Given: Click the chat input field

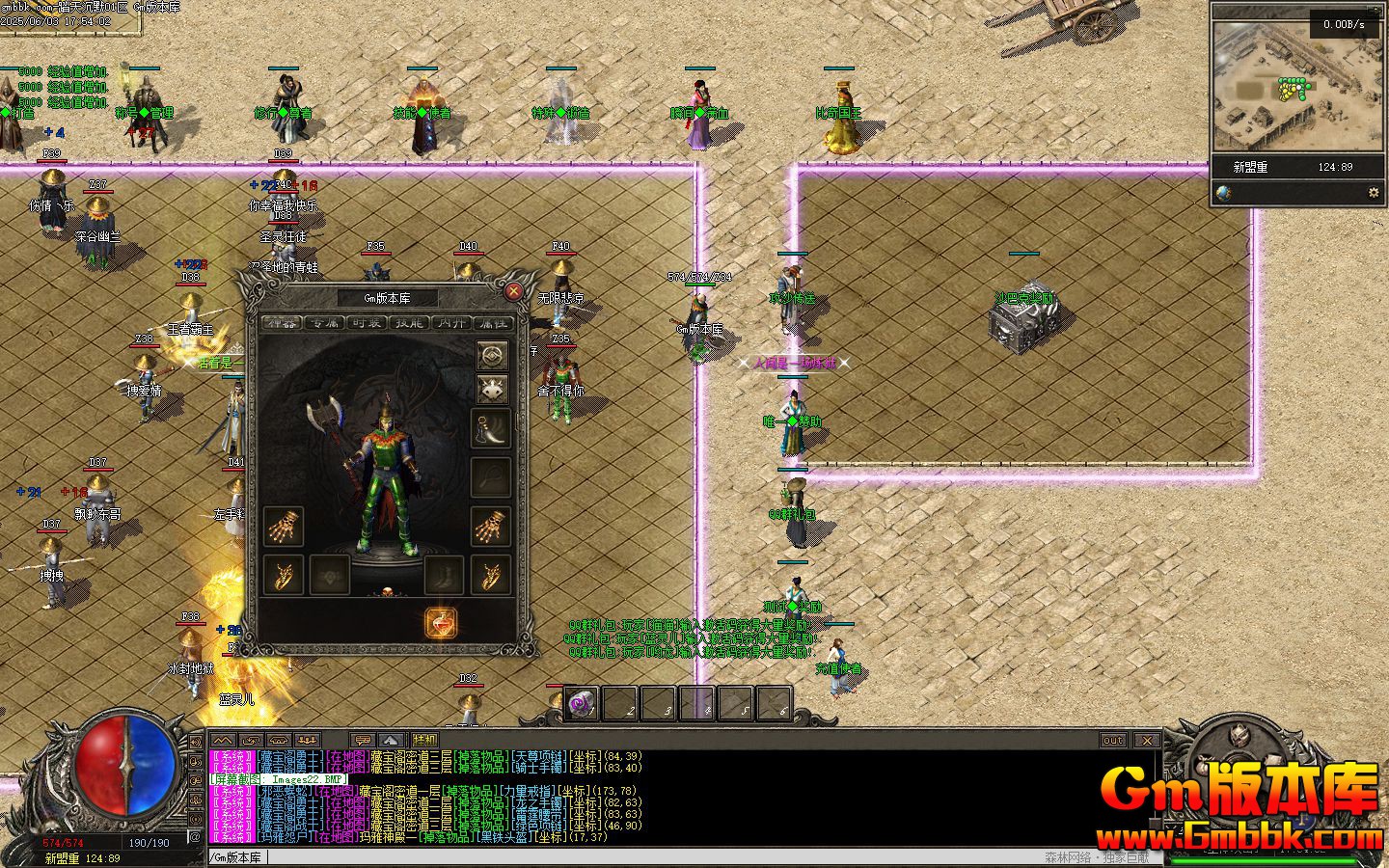Looking at the screenshot, I should (617, 856).
